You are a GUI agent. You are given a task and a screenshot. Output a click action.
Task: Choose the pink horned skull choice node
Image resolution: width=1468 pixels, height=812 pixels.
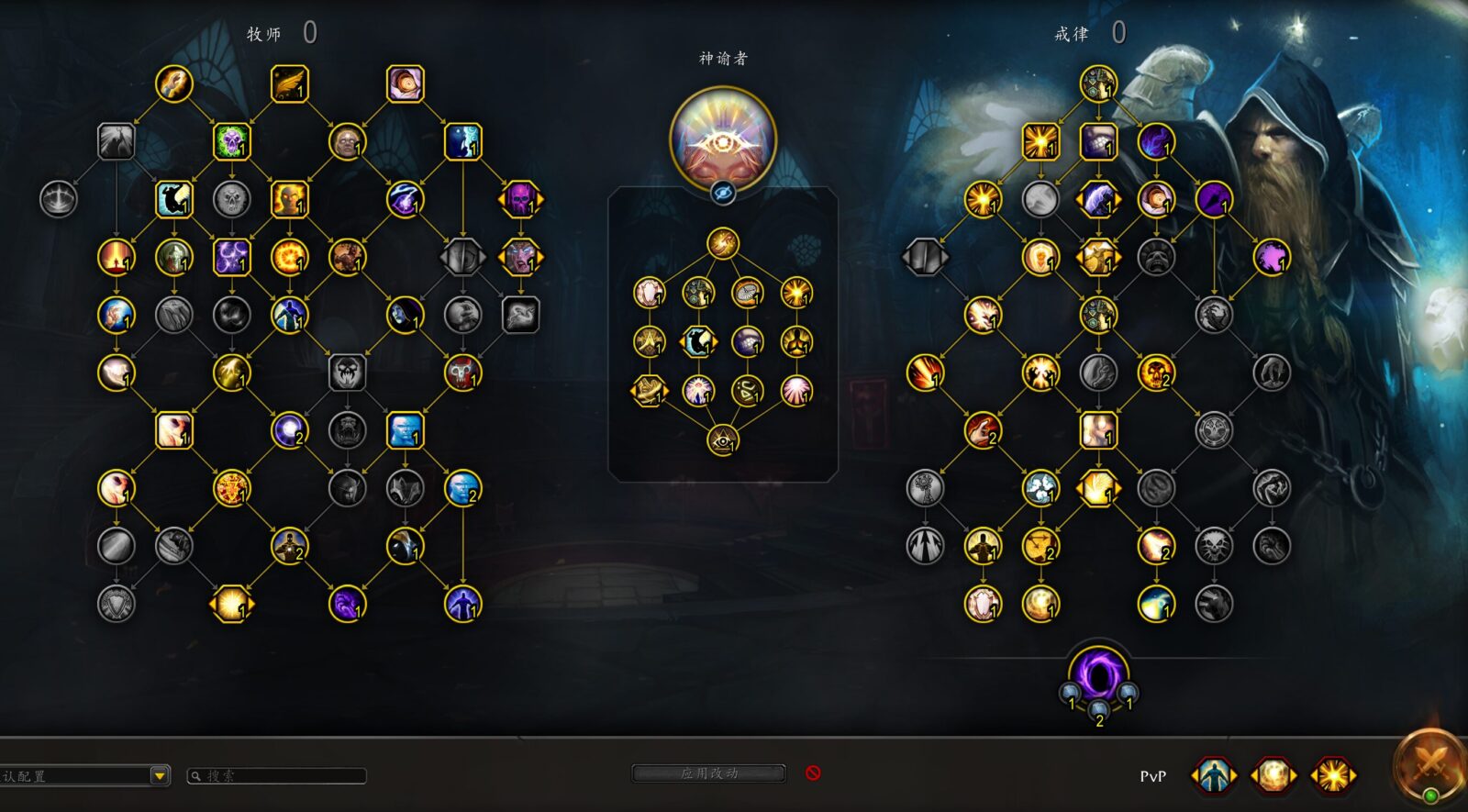(x=520, y=199)
